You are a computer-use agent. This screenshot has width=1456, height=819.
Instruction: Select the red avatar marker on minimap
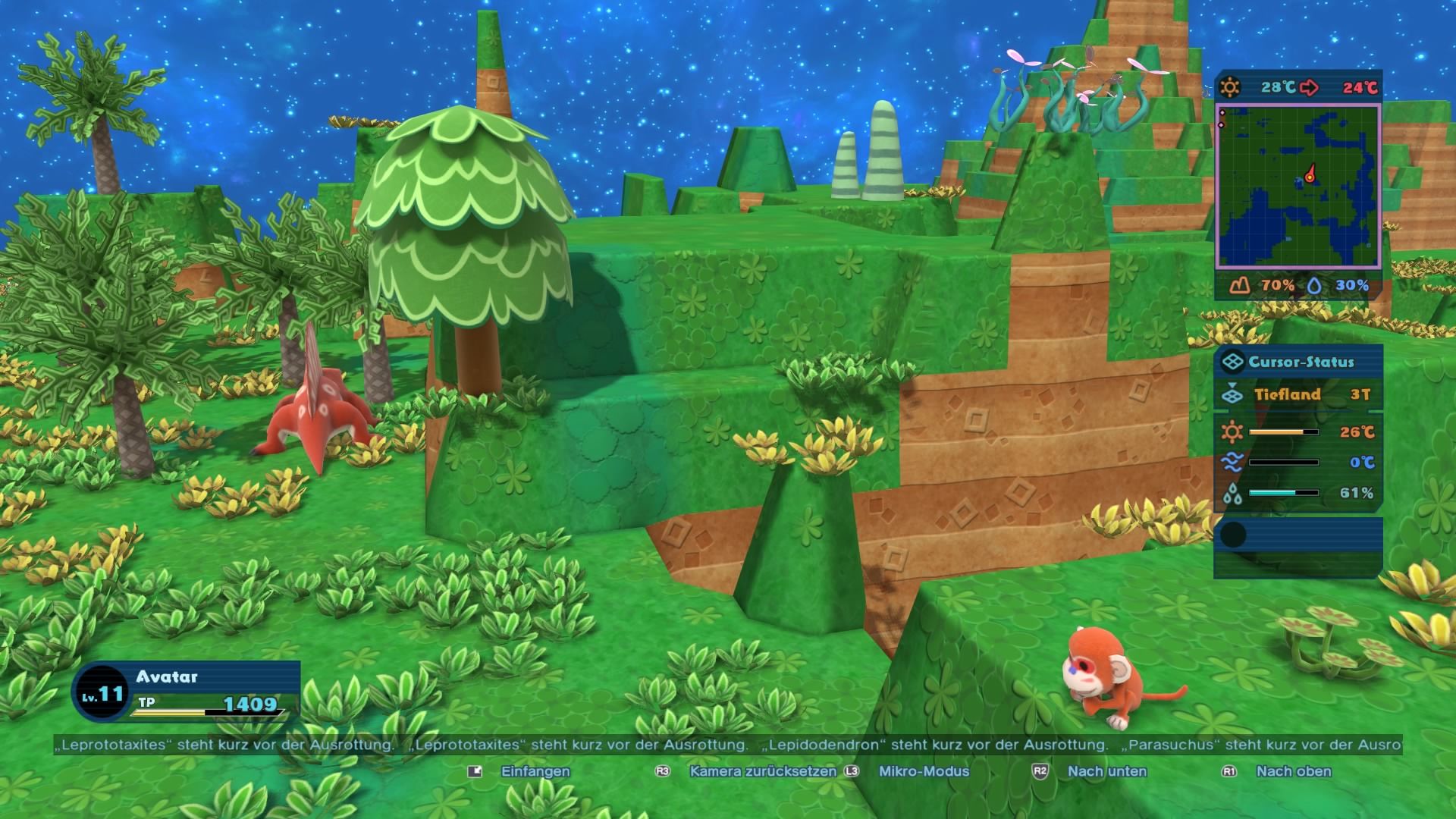(1310, 176)
